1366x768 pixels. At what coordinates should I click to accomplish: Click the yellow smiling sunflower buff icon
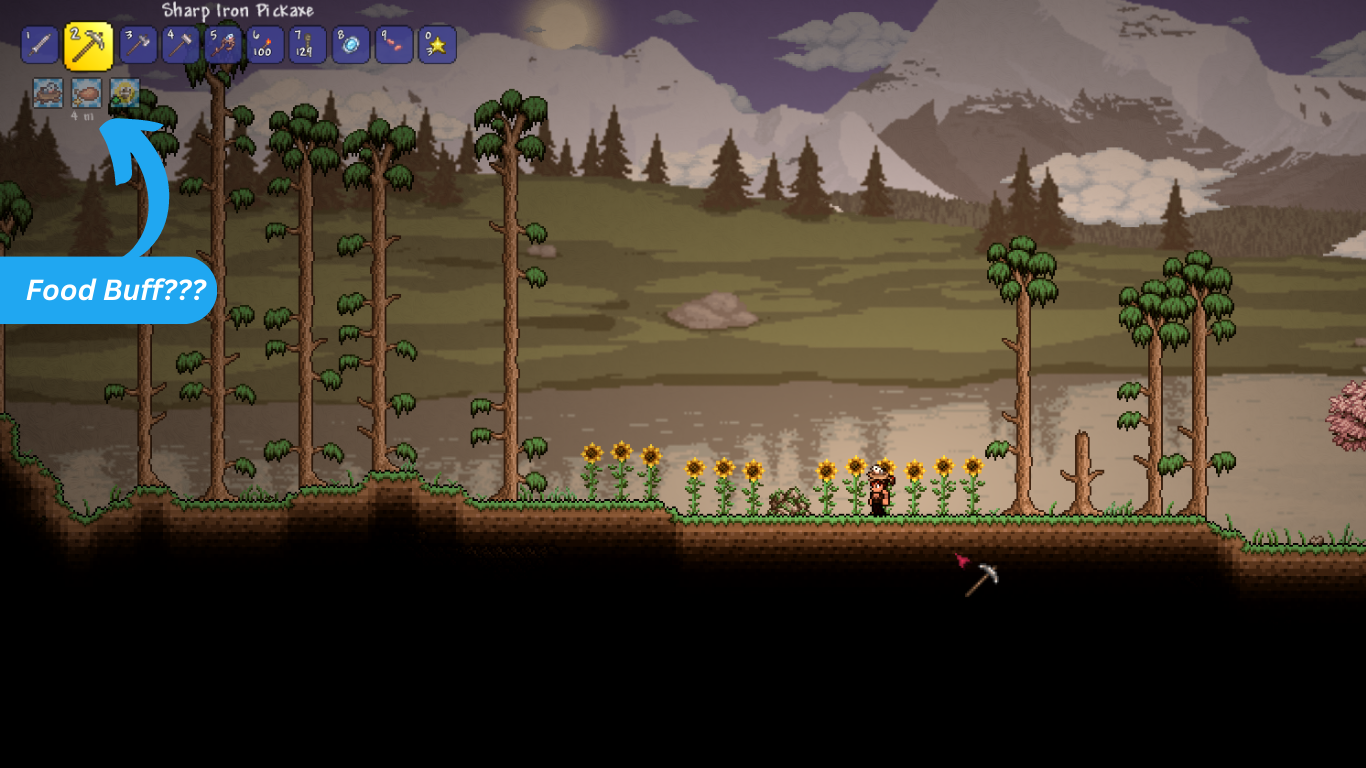[125, 93]
